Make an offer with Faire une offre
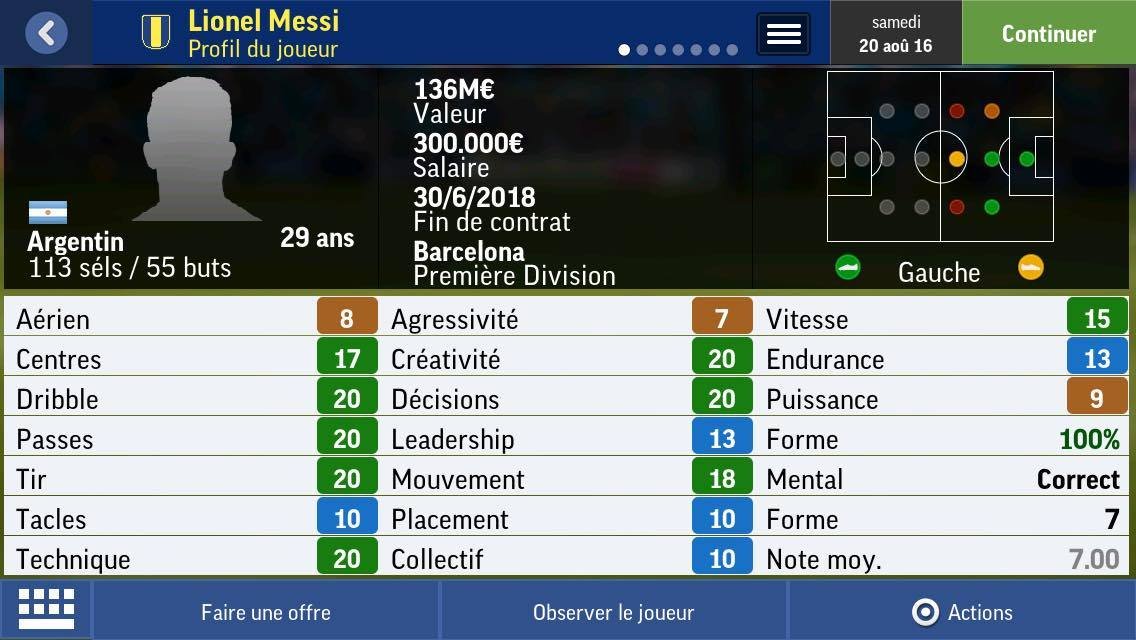 (x=266, y=612)
